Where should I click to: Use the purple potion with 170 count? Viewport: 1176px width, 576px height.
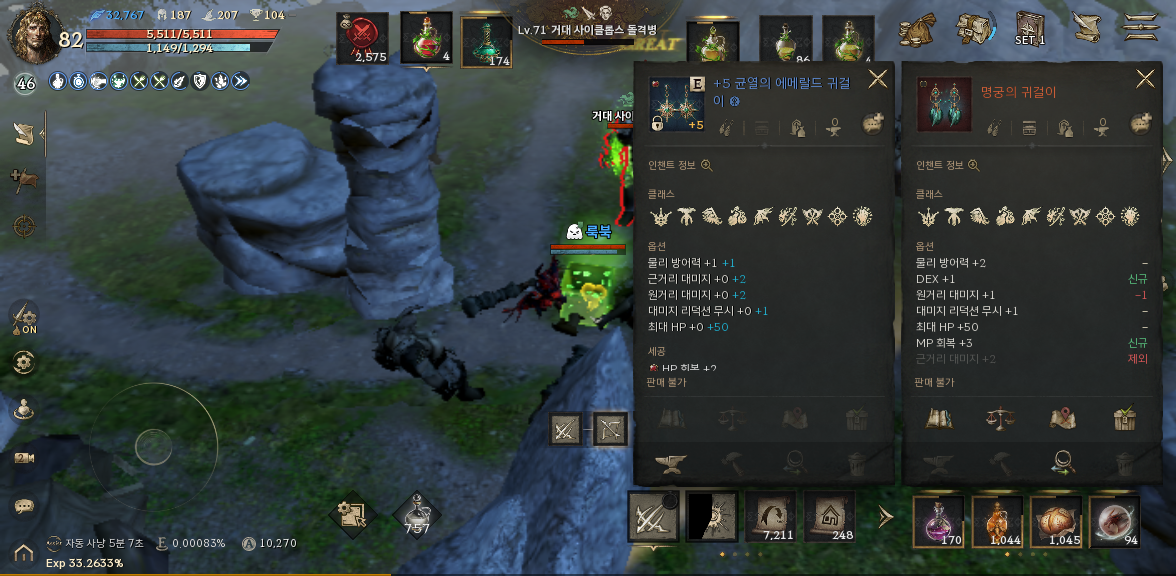(x=938, y=521)
